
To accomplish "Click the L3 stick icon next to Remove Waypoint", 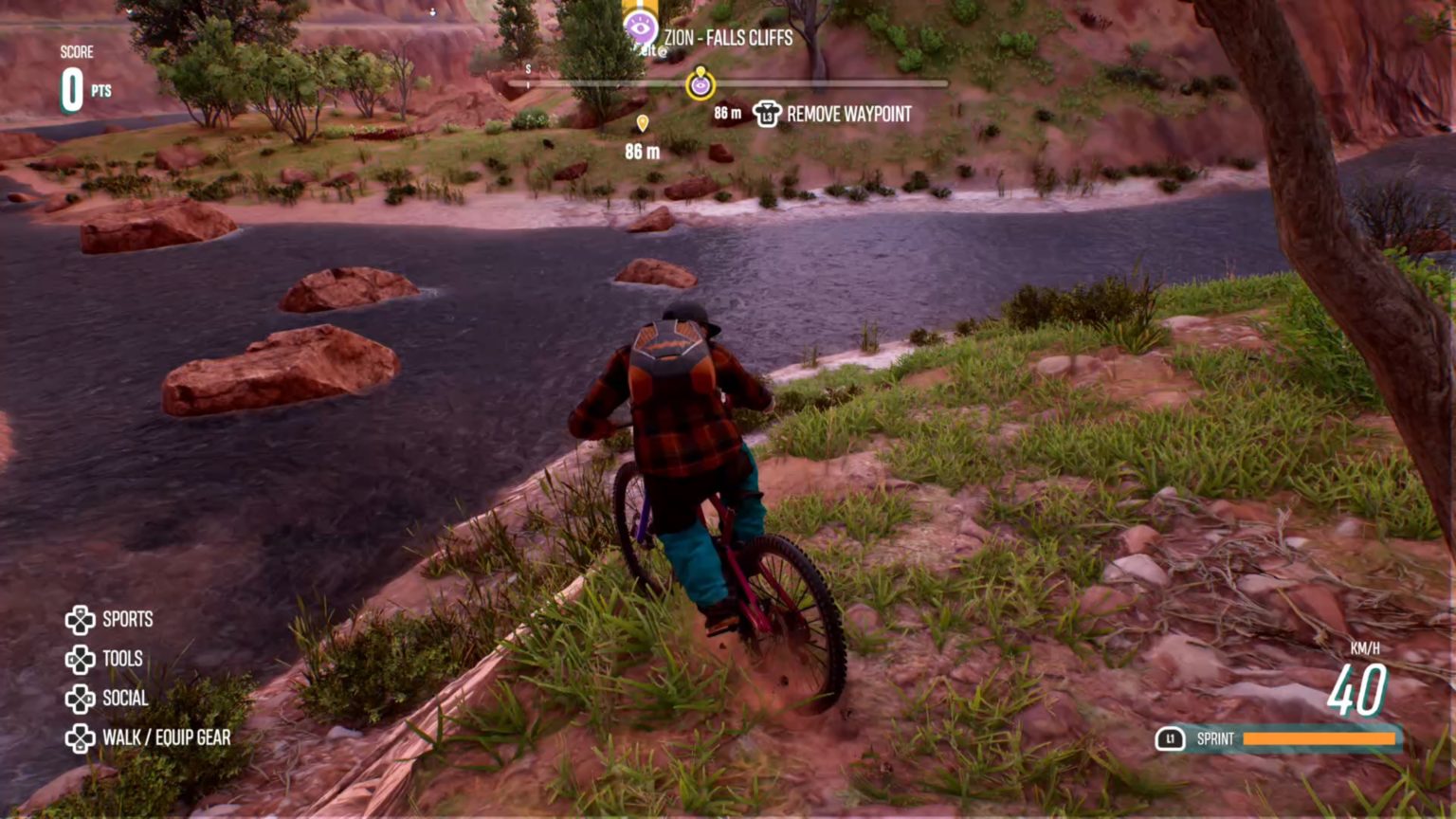I will tap(765, 115).
